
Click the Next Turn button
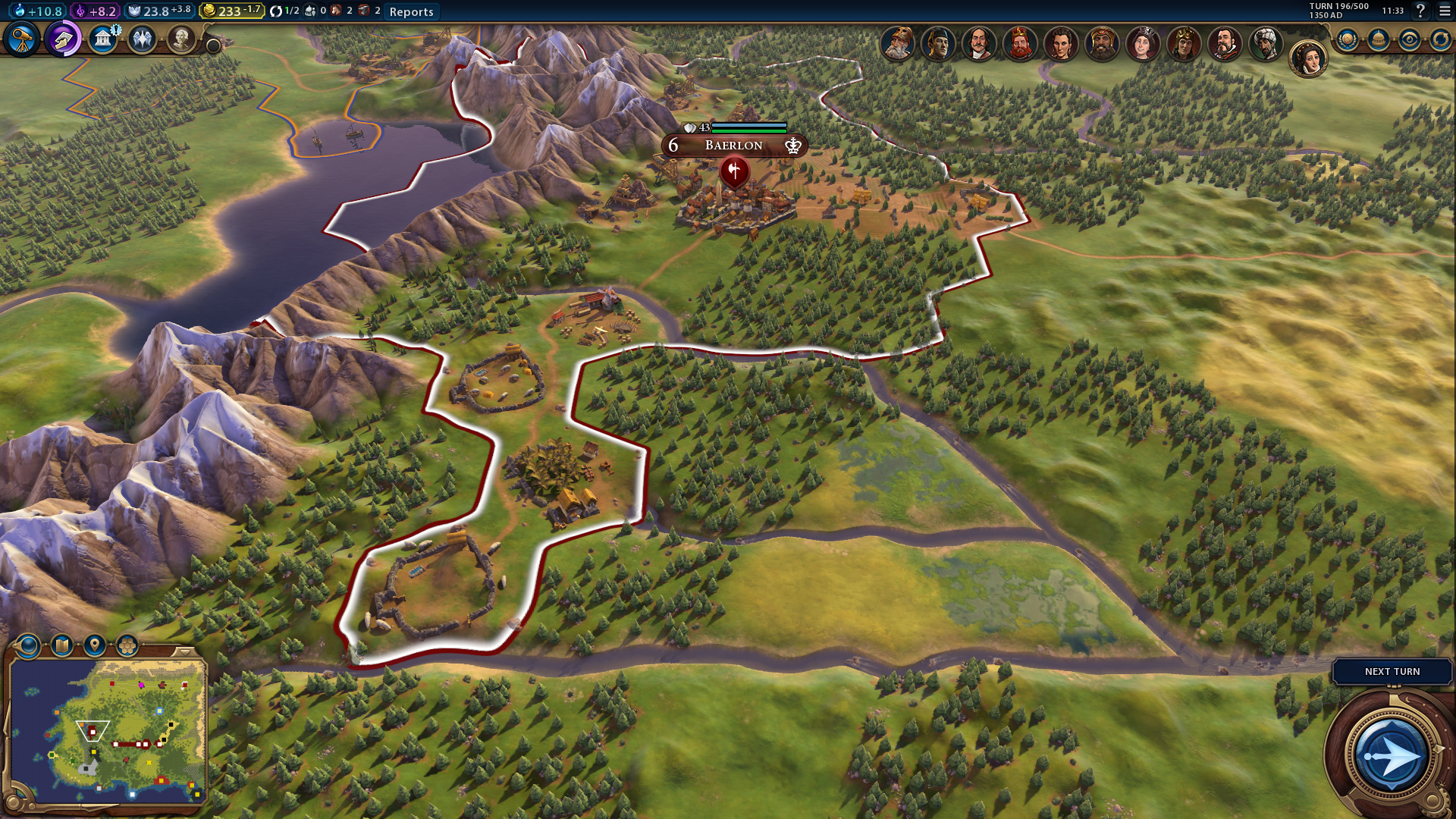point(1392,672)
